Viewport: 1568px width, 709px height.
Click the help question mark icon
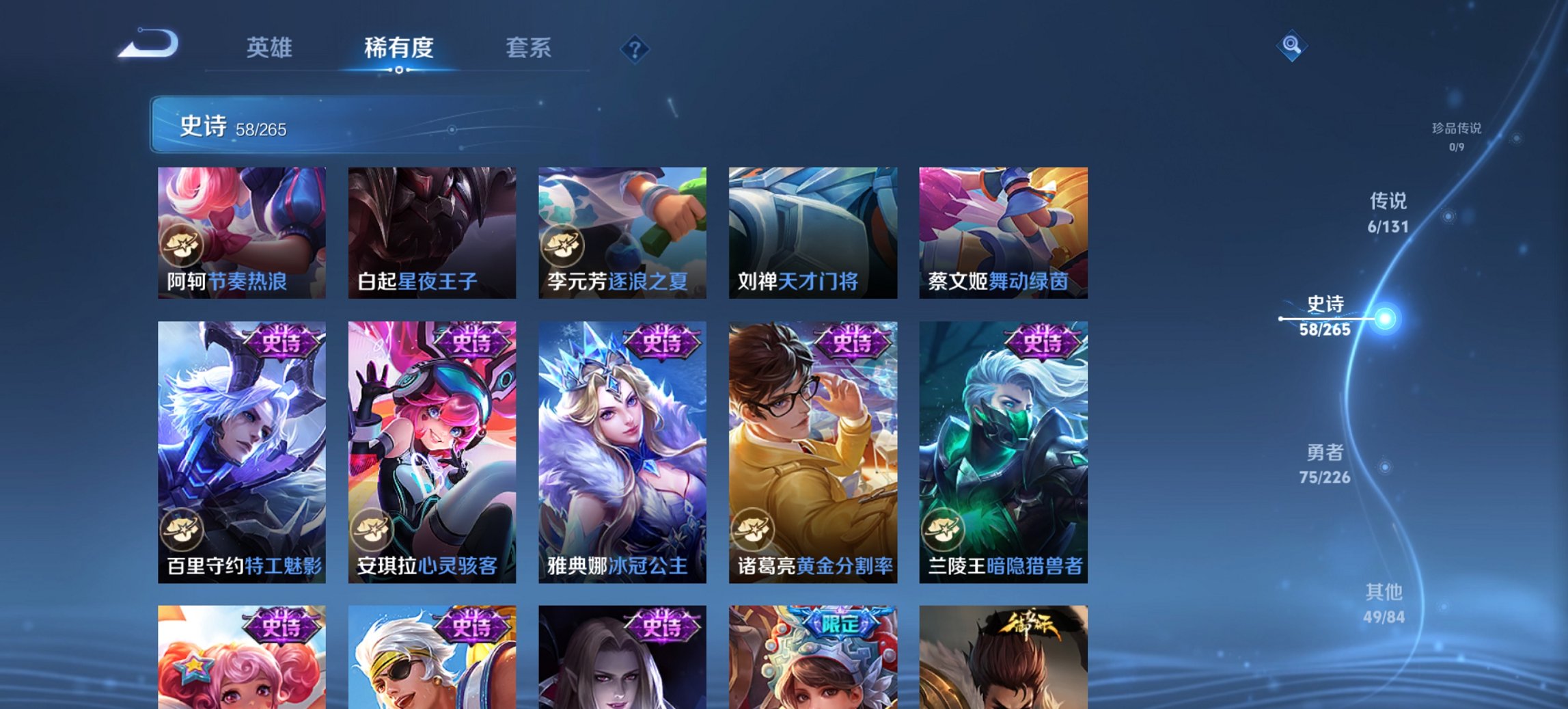(634, 48)
